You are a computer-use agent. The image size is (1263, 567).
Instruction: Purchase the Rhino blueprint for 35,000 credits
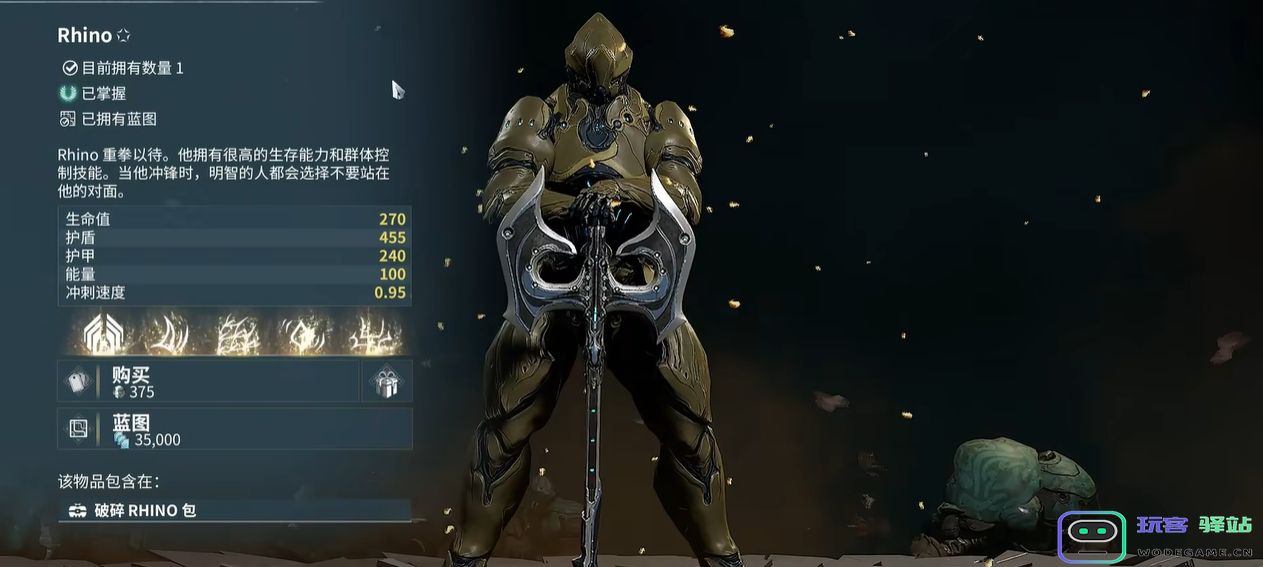tap(235, 429)
